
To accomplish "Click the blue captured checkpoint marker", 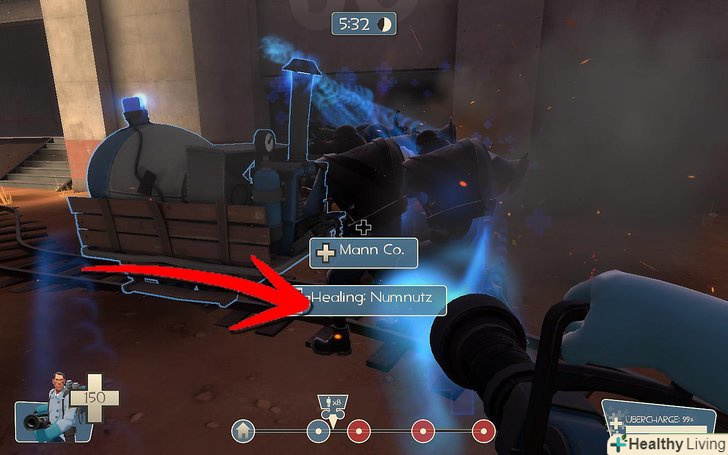I will click(318, 432).
